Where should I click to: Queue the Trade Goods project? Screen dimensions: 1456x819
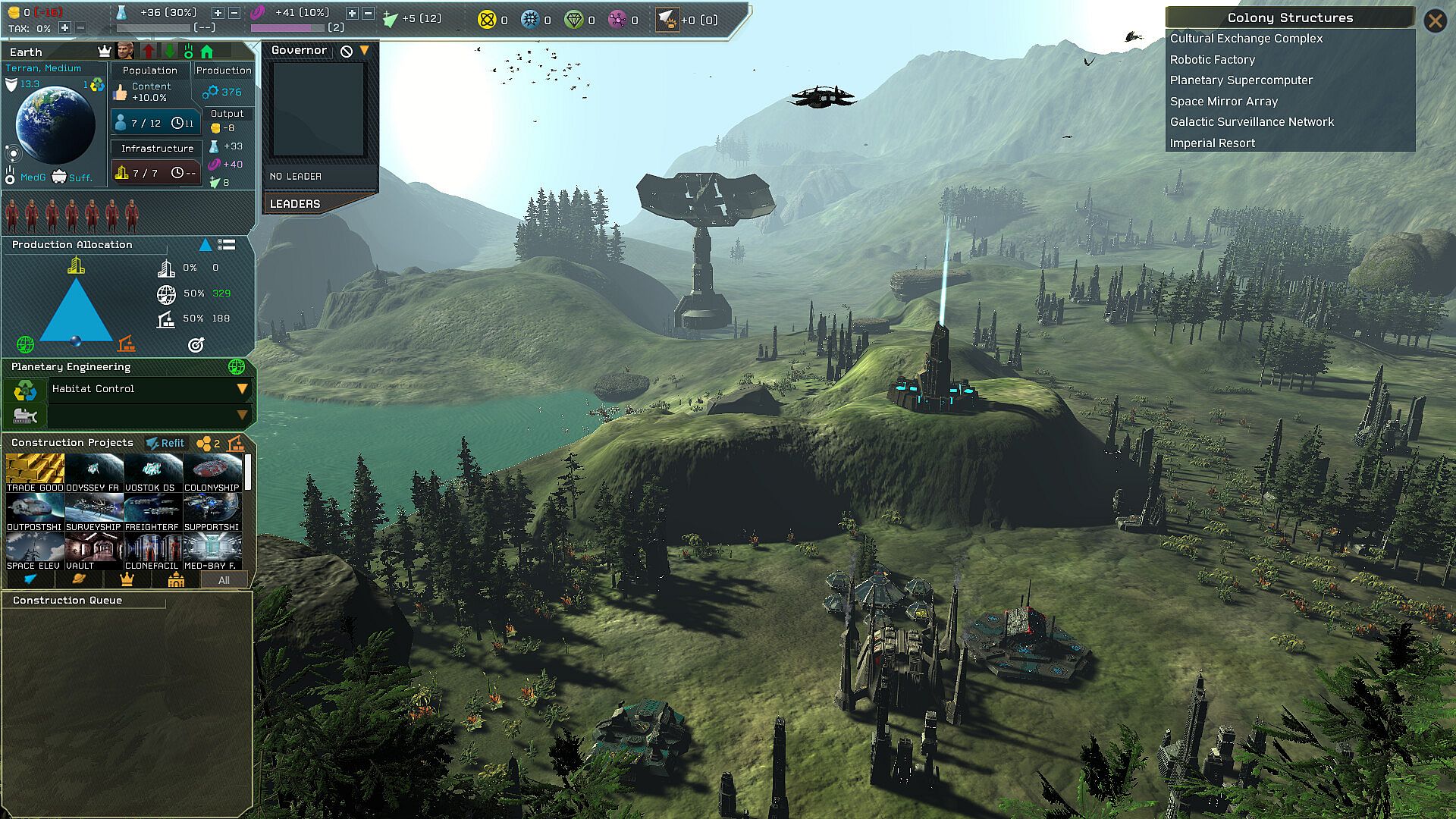[x=35, y=472]
